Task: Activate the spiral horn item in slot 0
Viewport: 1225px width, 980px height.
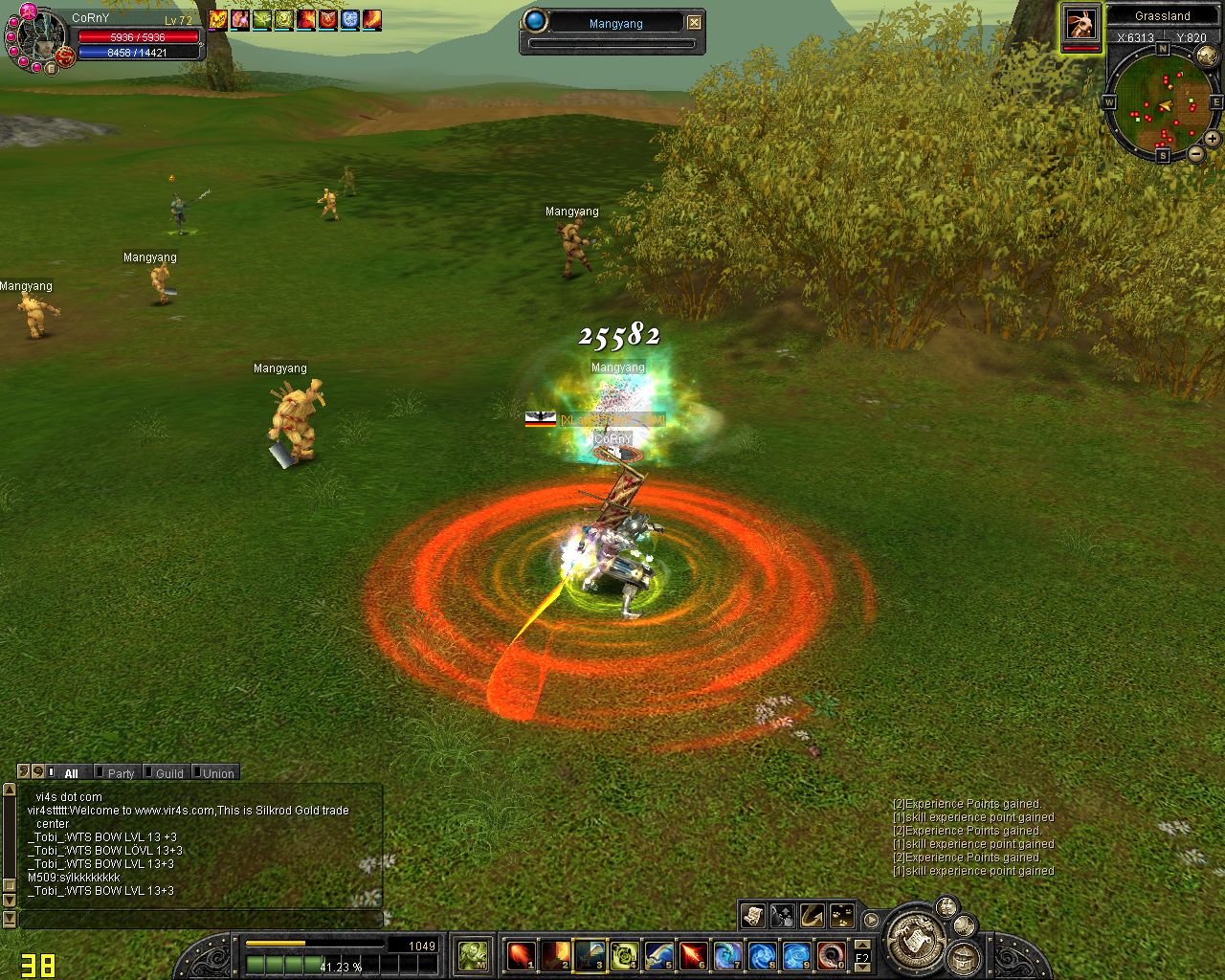Action: 831,955
